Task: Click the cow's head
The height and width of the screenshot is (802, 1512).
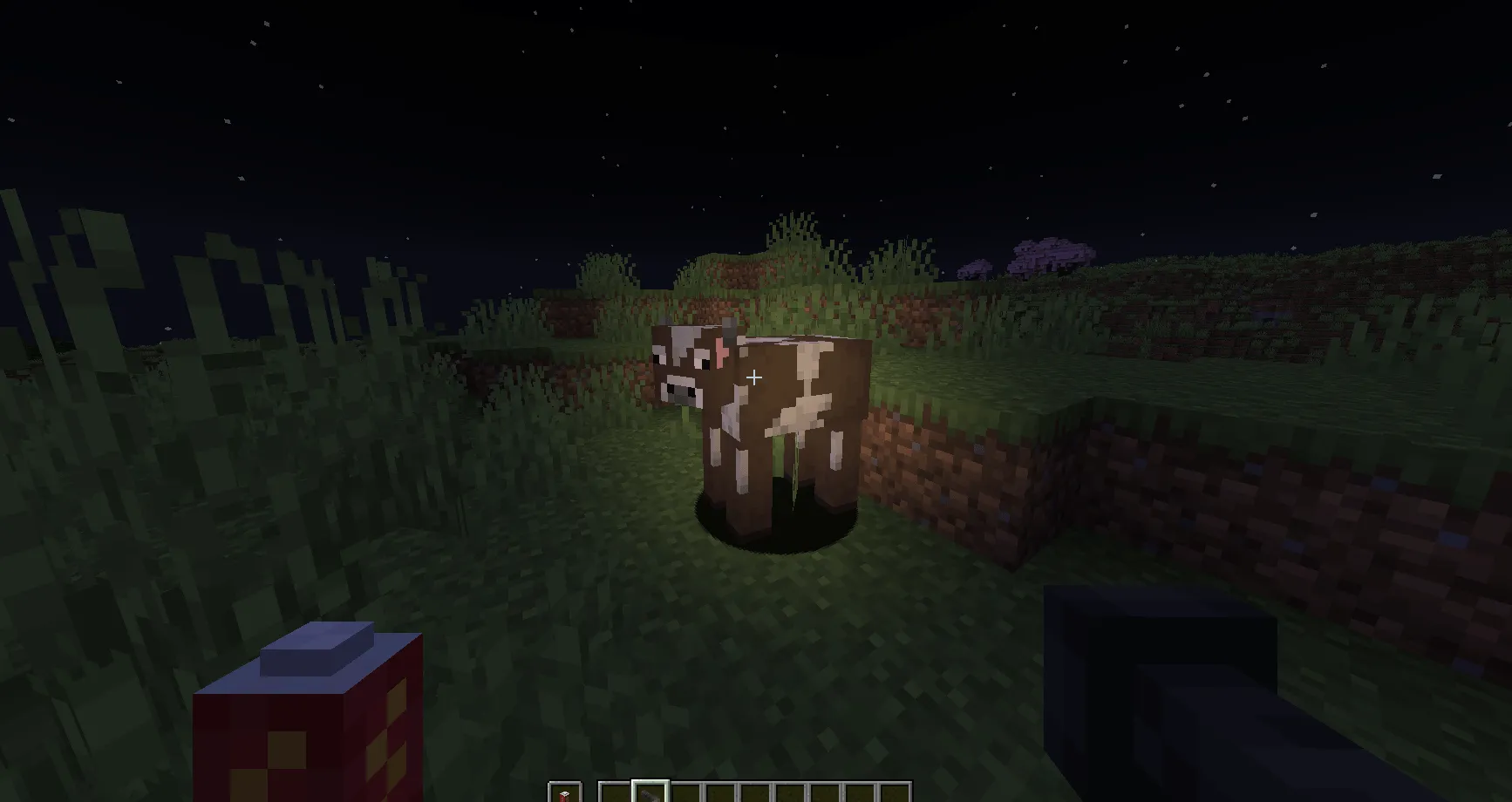Action: pyautogui.click(x=684, y=366)
